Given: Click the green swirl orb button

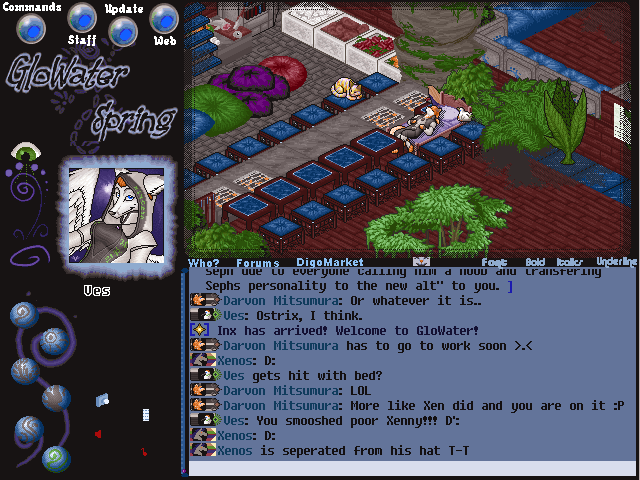Looking at the screenshot, I should coord(58,458).
